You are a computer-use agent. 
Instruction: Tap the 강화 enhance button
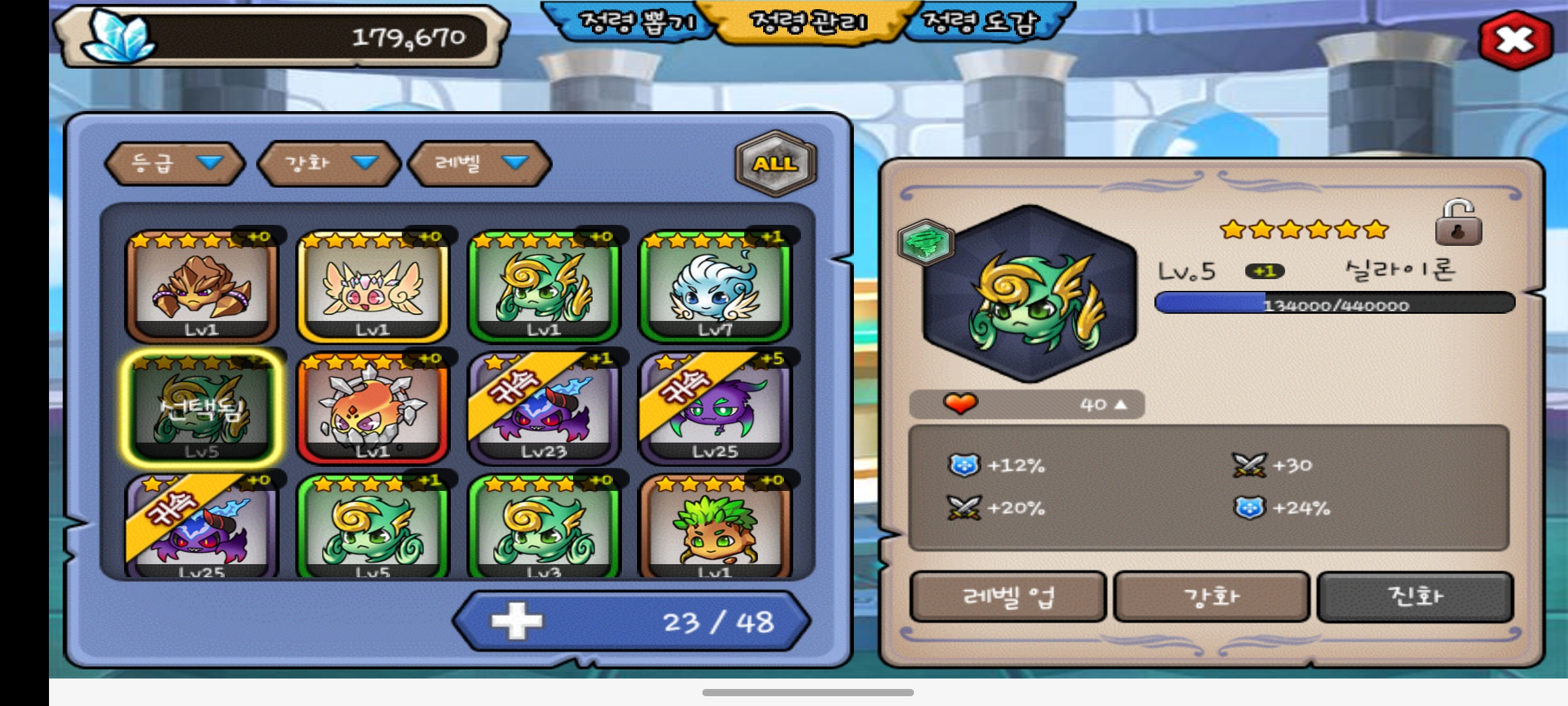[1211, 596]
